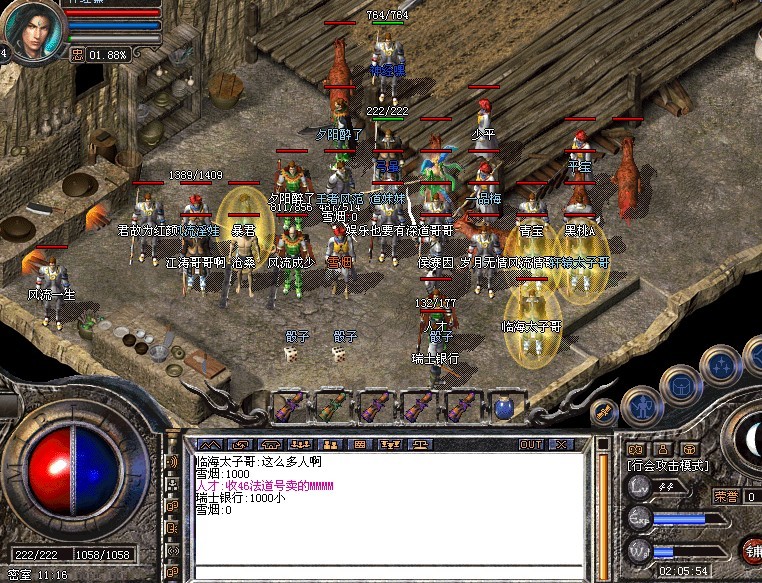762x583 pixels.
Task: Click the 荣誉 honor label
Action: click(x=725, y=496)
